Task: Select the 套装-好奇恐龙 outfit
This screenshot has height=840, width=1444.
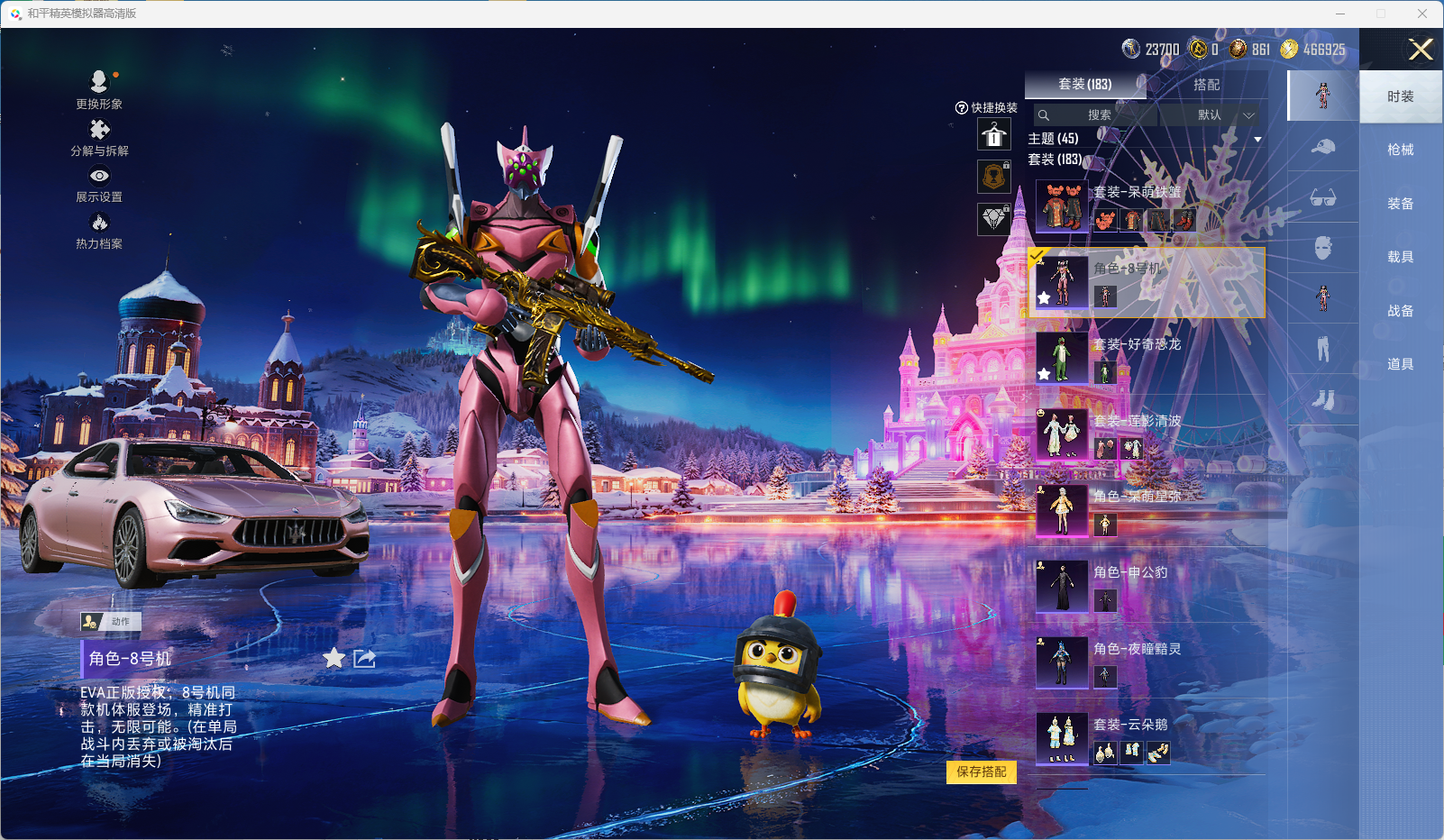Action: coord(1146,358)
